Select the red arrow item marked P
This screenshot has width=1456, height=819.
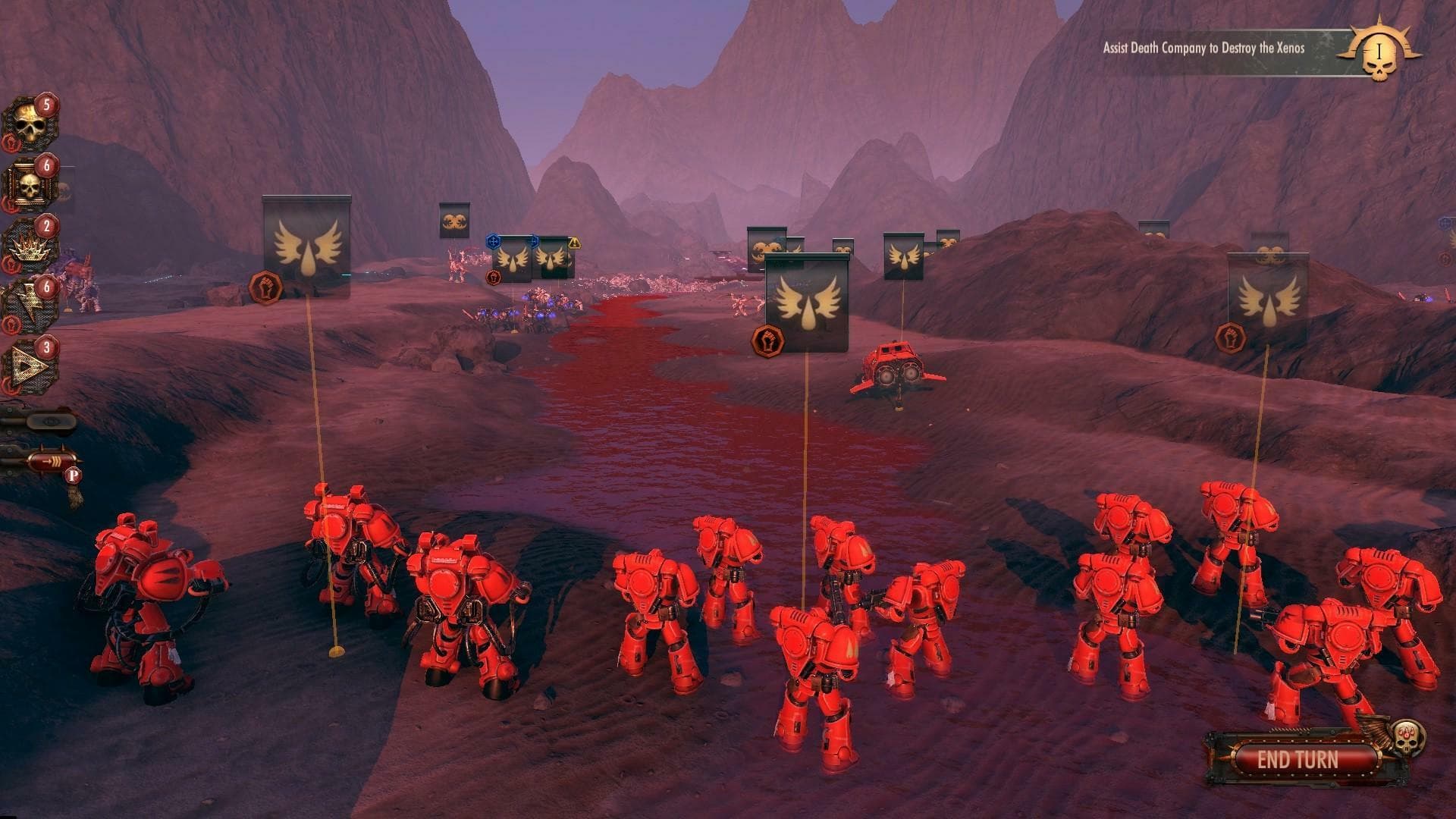[51, 463]
